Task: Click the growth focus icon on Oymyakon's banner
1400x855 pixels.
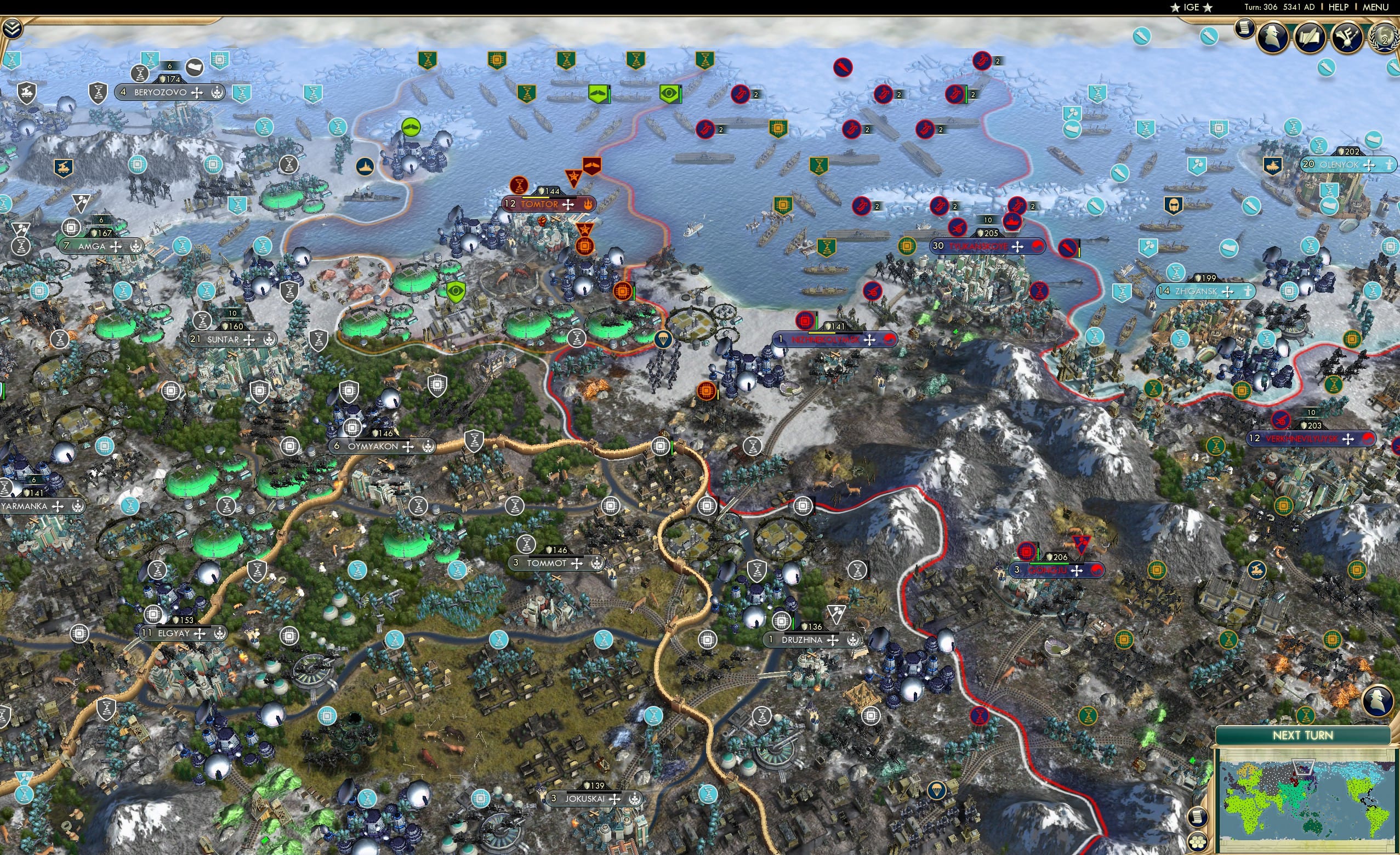Action: click(429, 448)
